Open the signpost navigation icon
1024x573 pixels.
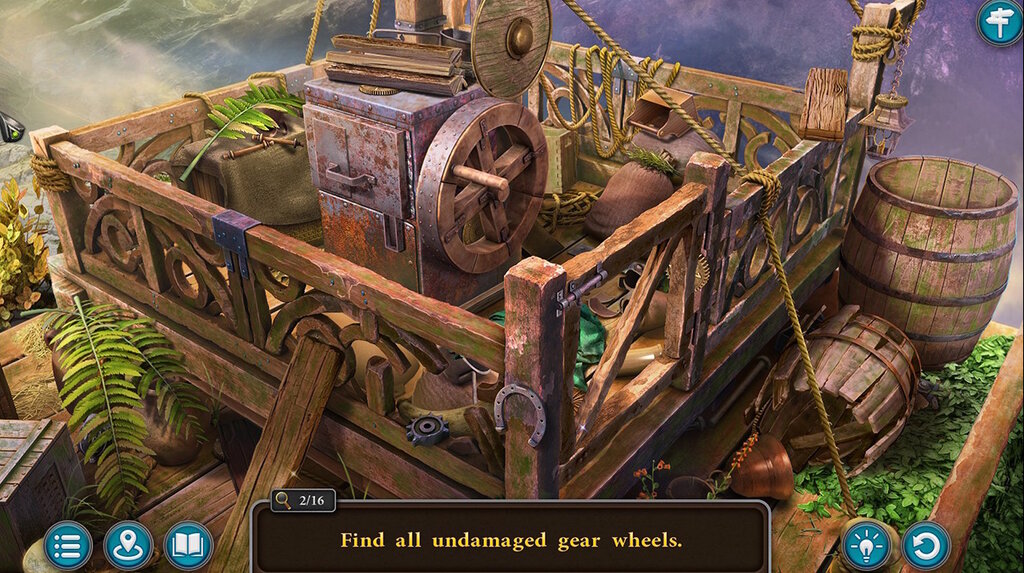click(x=999, y=21)
